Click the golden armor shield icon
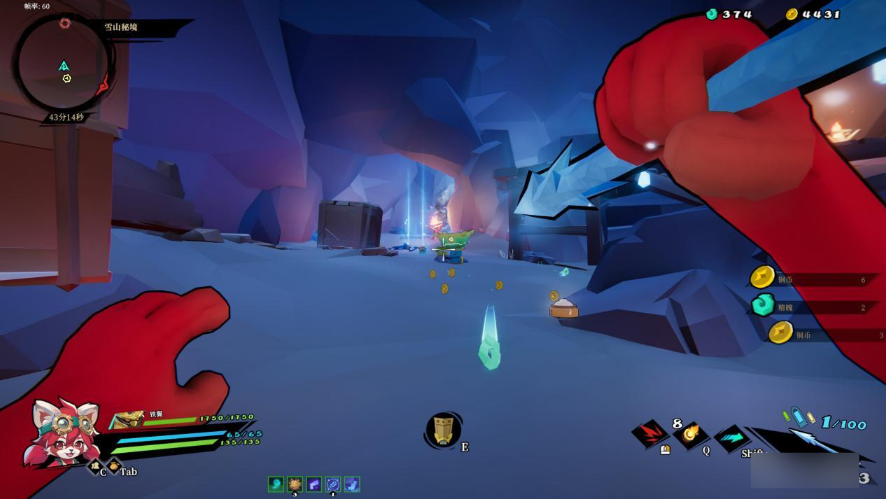The width and height of the screenshot is (886, 499). (x=129, y=418)
